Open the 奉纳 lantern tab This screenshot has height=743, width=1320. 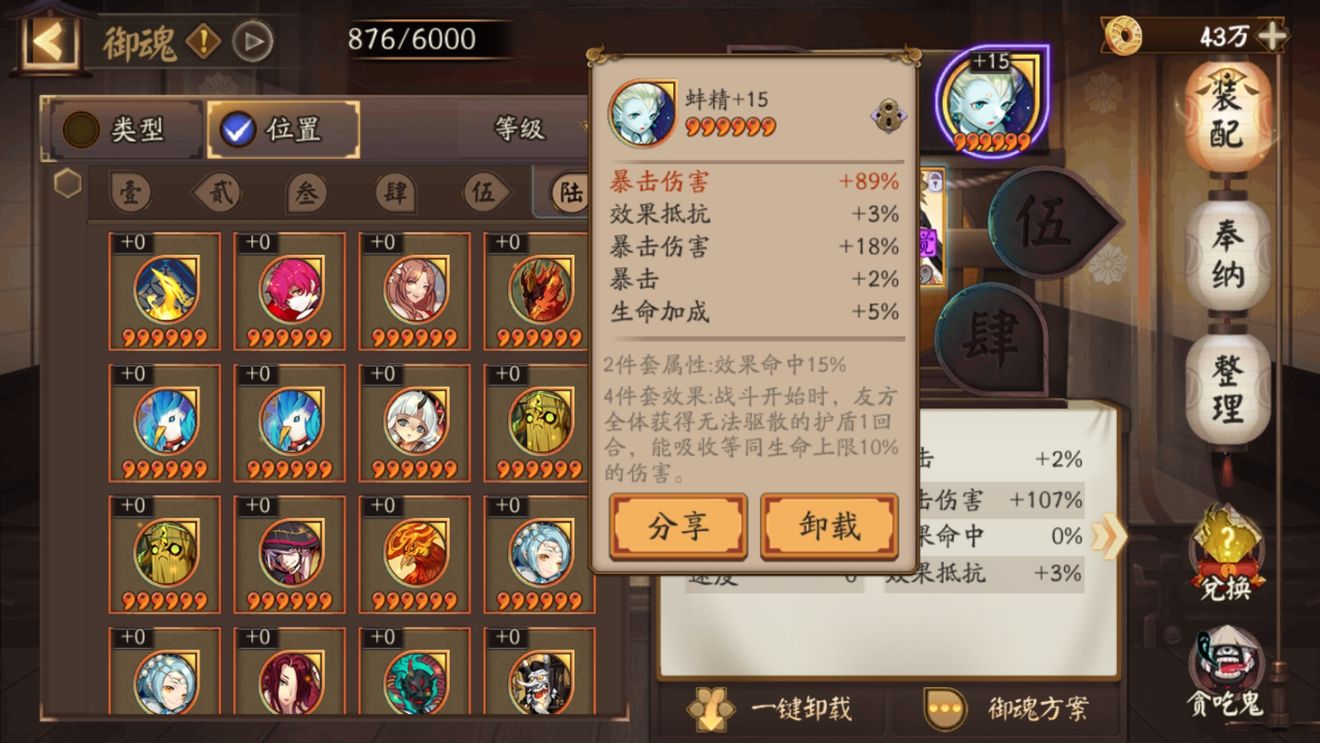(1227, 255)
